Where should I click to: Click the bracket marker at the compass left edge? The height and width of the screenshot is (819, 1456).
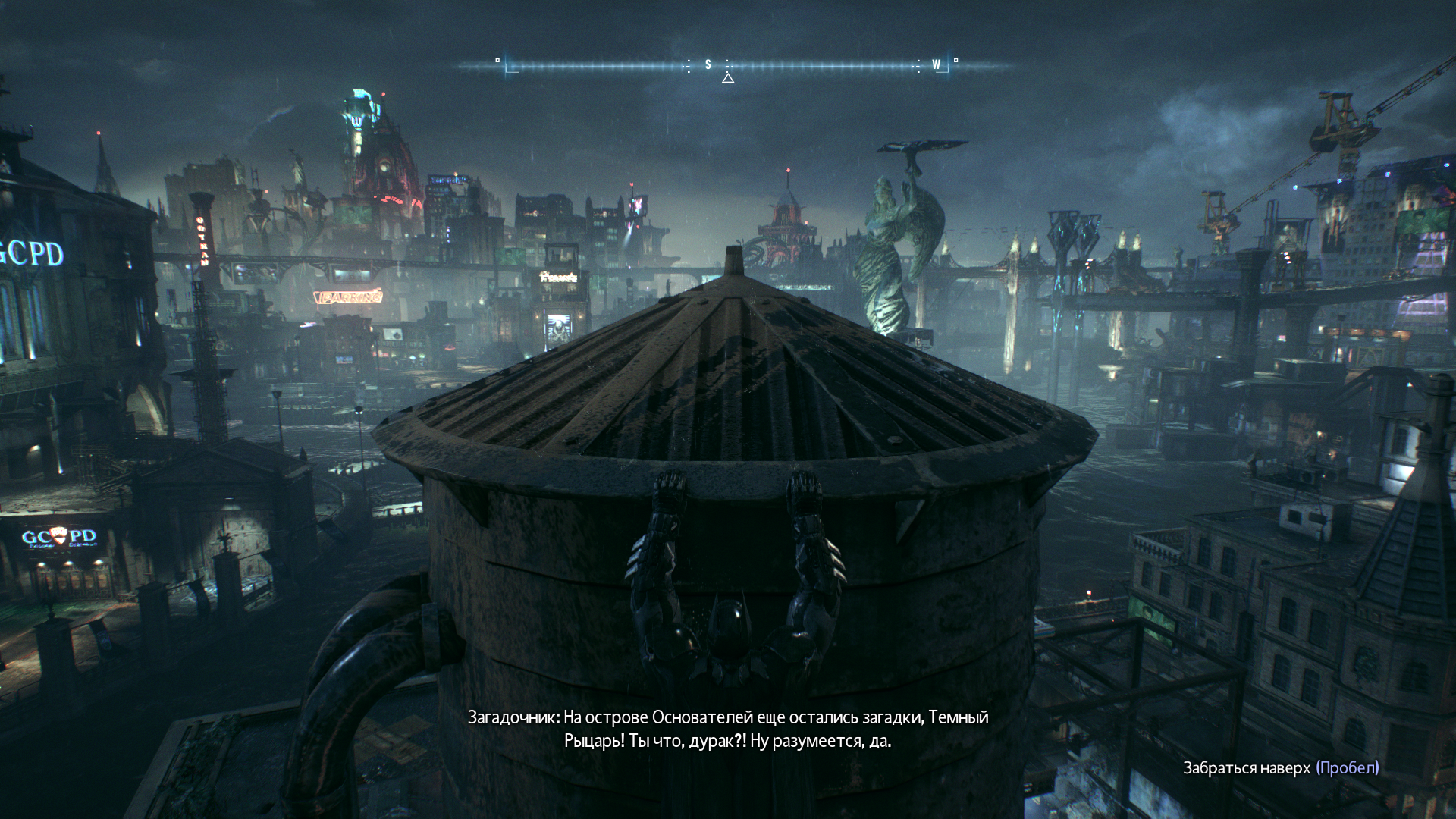tap(510, 68)
